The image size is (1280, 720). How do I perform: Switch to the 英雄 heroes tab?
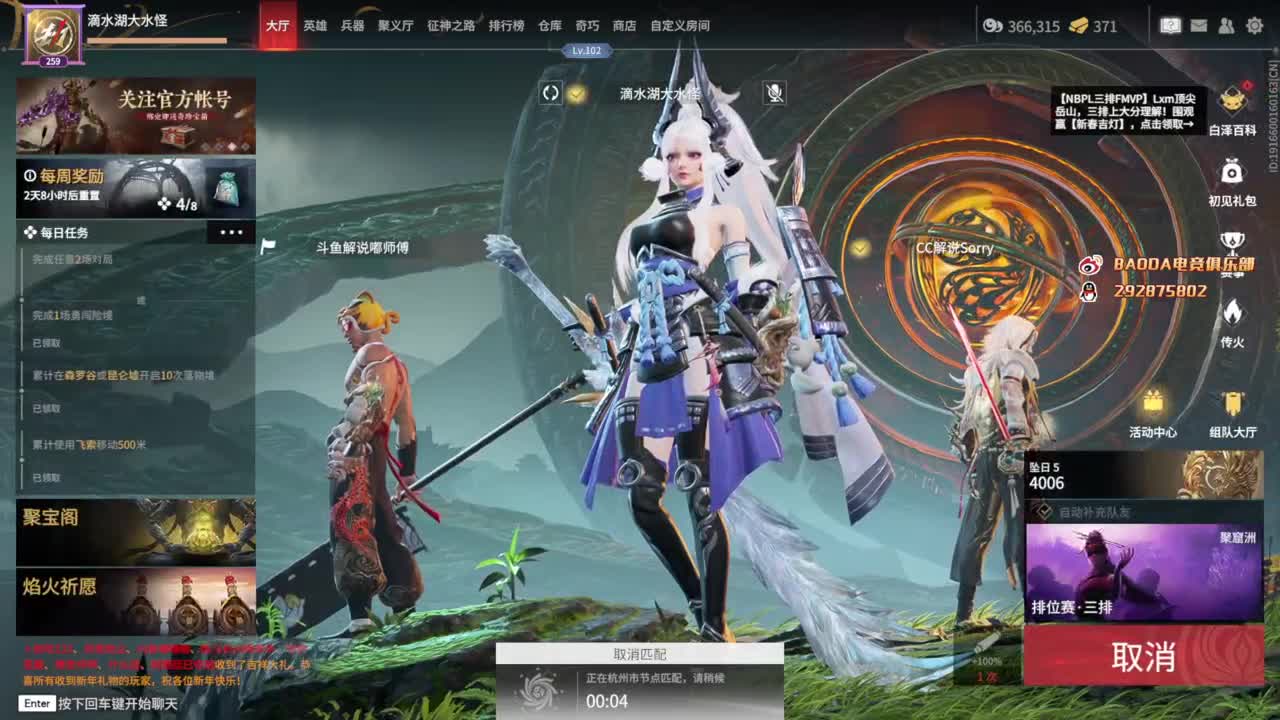pos(315,26)
